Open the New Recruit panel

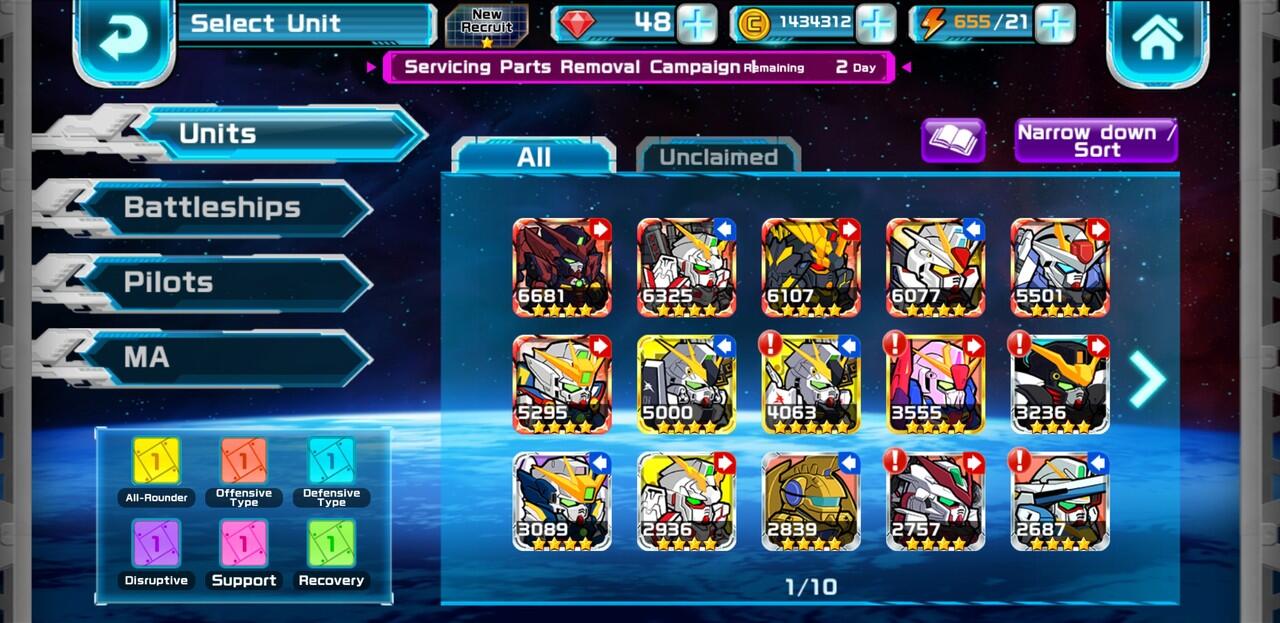486,24
